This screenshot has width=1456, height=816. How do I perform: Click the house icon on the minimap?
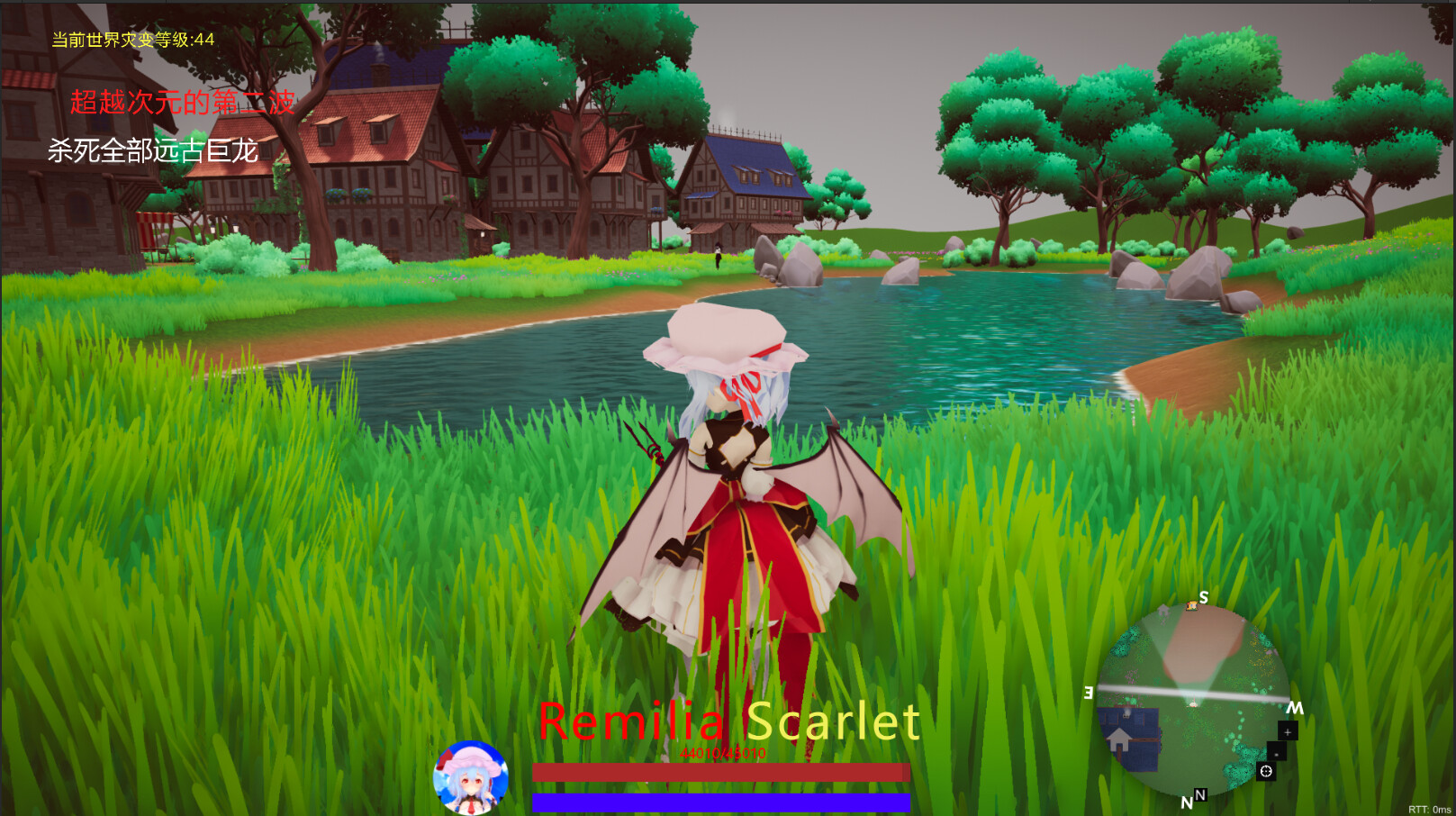click(1117, 738)
